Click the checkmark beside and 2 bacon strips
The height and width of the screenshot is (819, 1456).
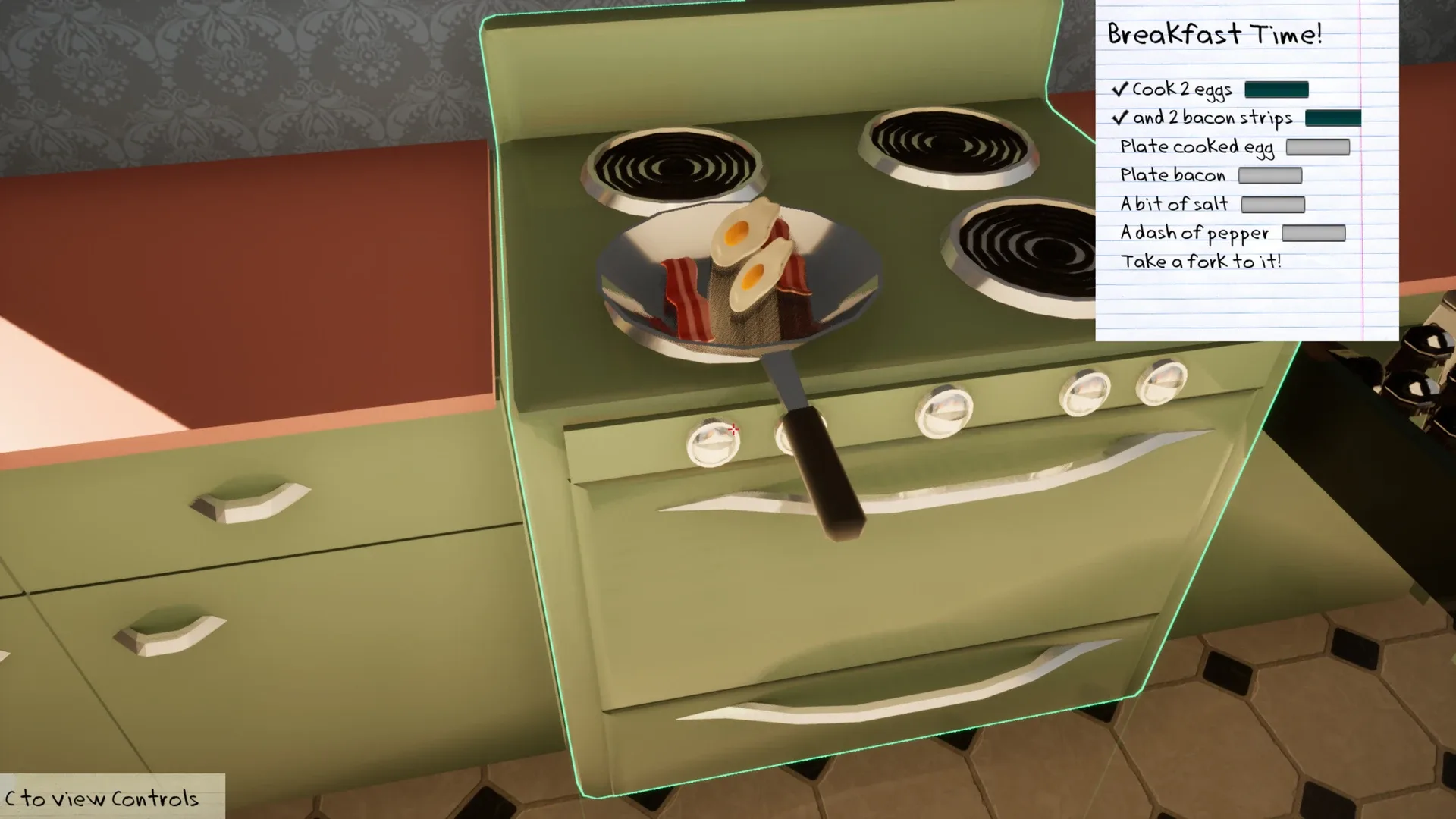point(1120,118)
